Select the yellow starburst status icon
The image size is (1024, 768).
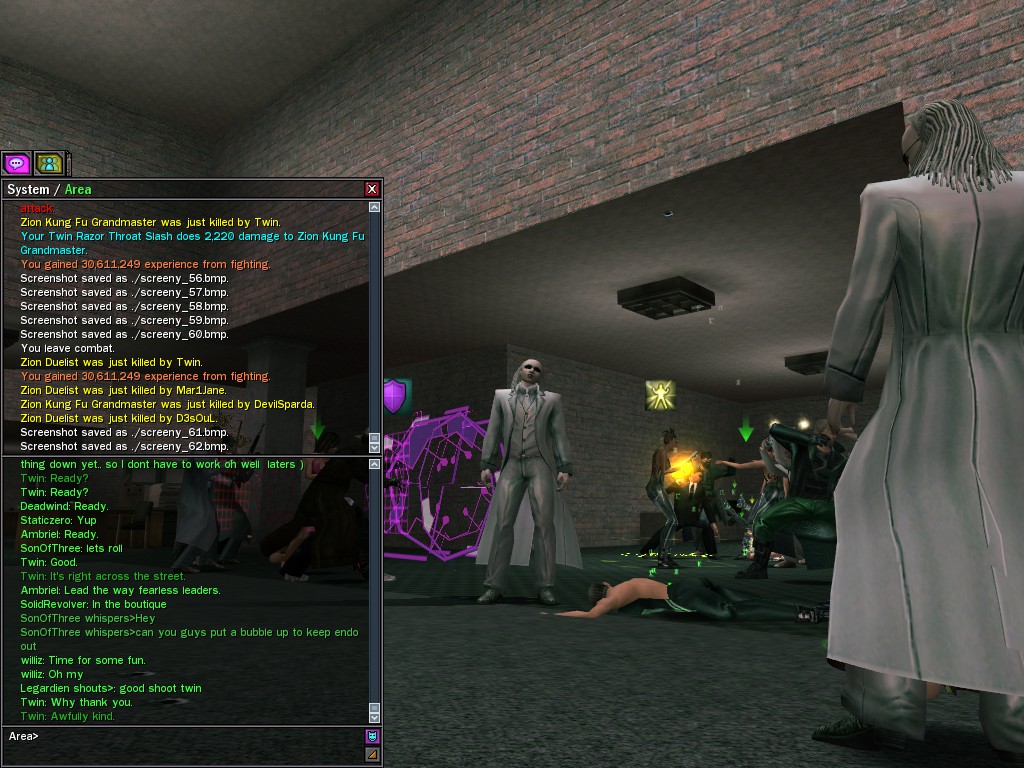[x=660, y=393]
